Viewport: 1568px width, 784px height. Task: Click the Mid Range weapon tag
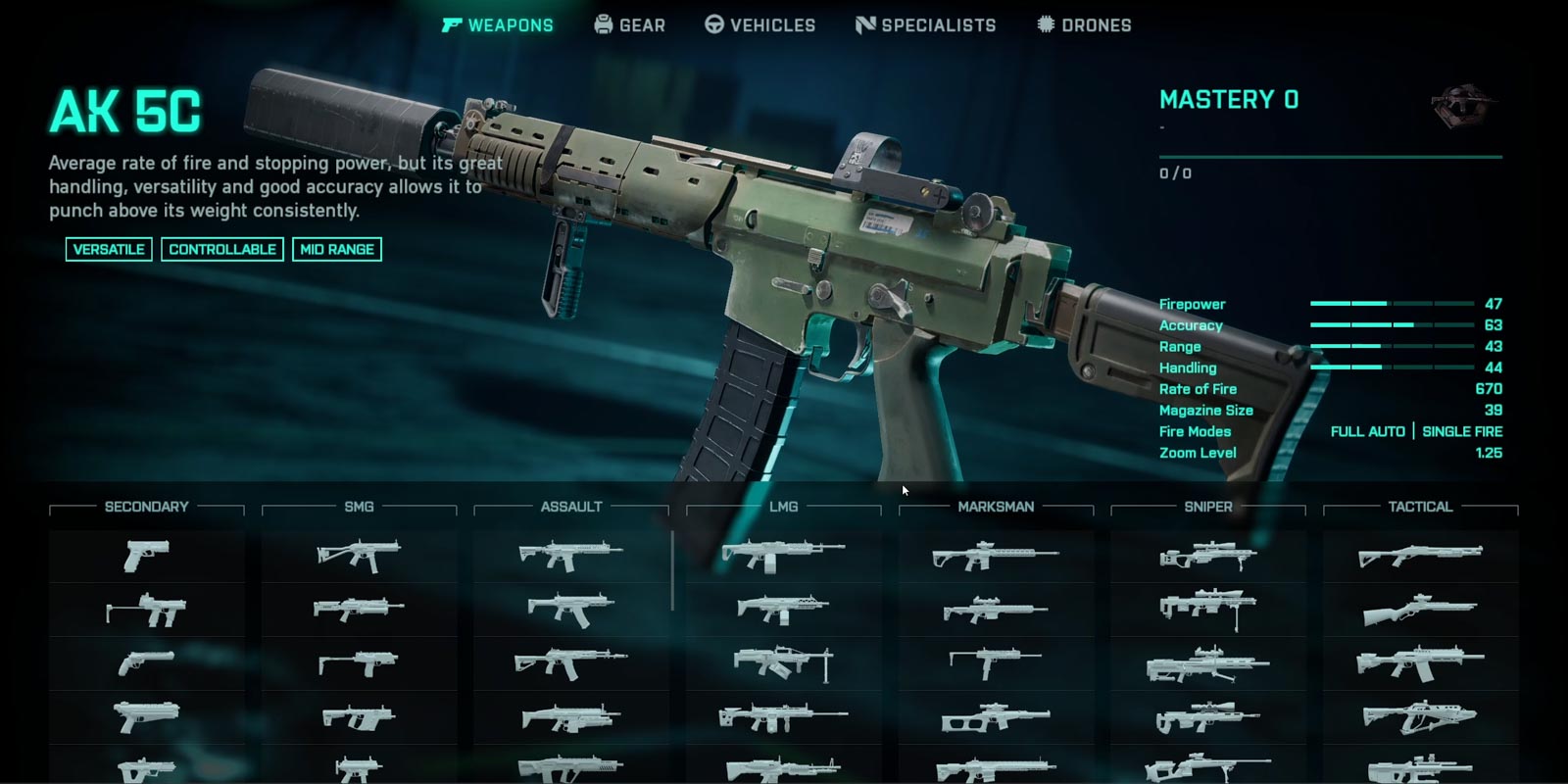click(x=337, y=250)
